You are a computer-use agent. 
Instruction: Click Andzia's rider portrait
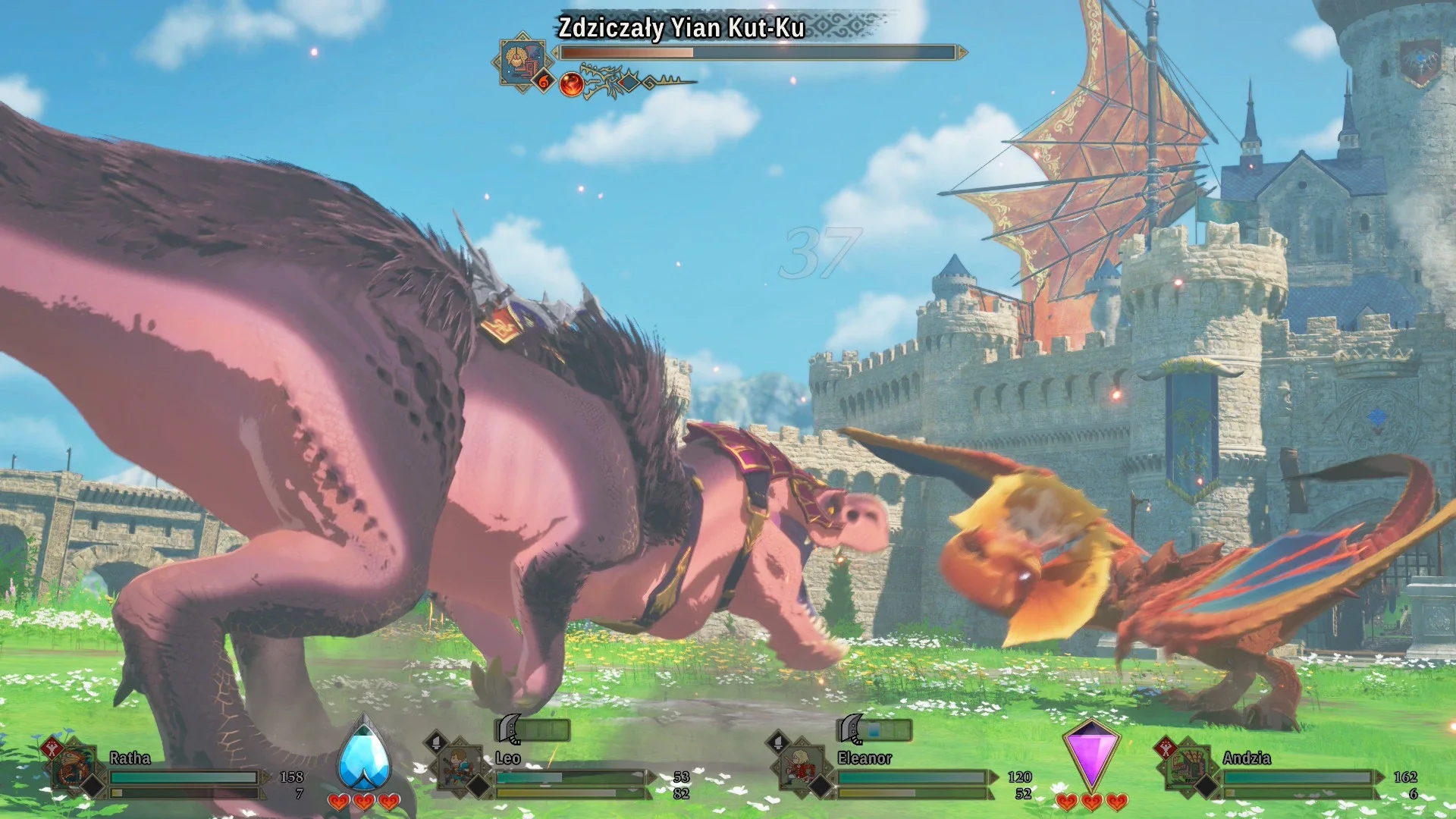[1187, 764]
